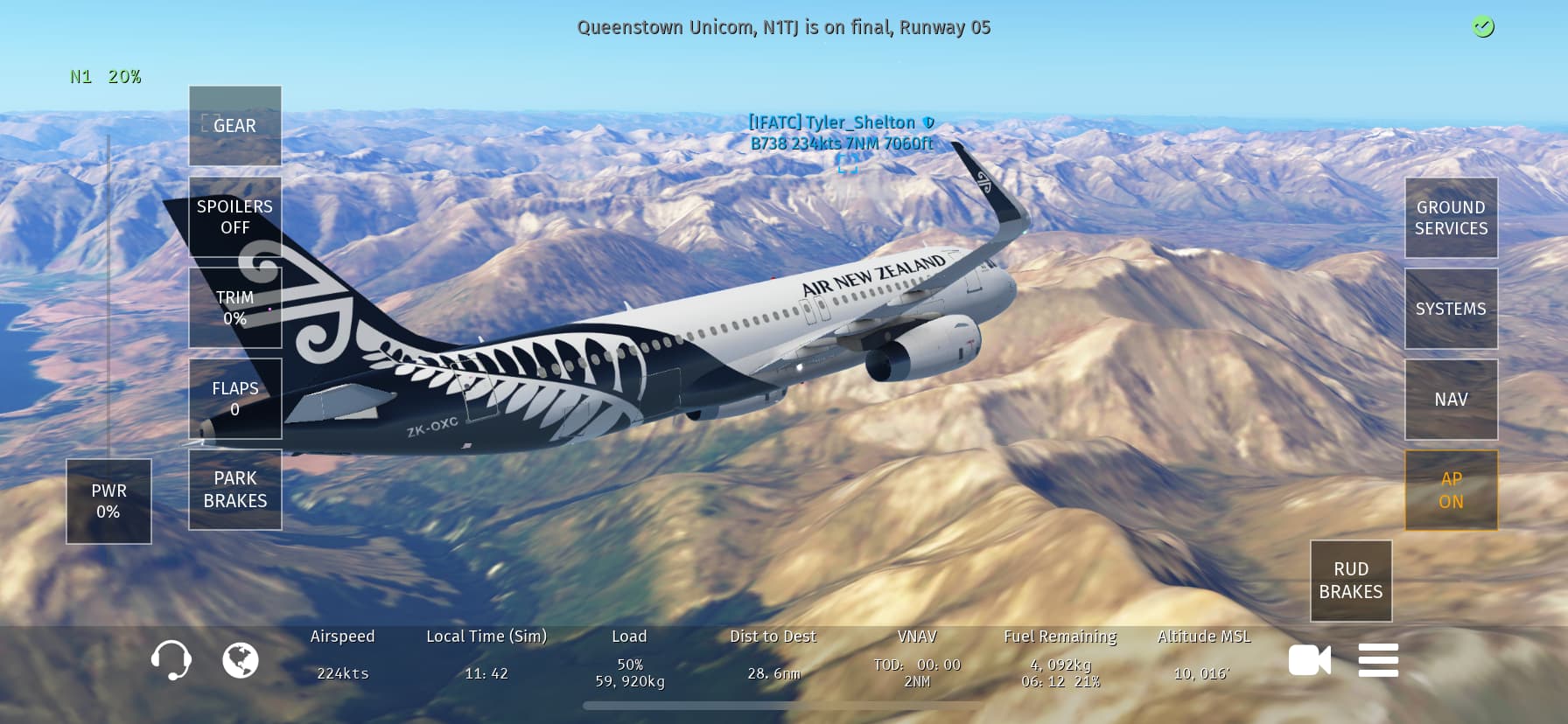1568x724 pixels.
Task: Toggle the SPOILERS OFF control
Action: [x=234, y=217]
